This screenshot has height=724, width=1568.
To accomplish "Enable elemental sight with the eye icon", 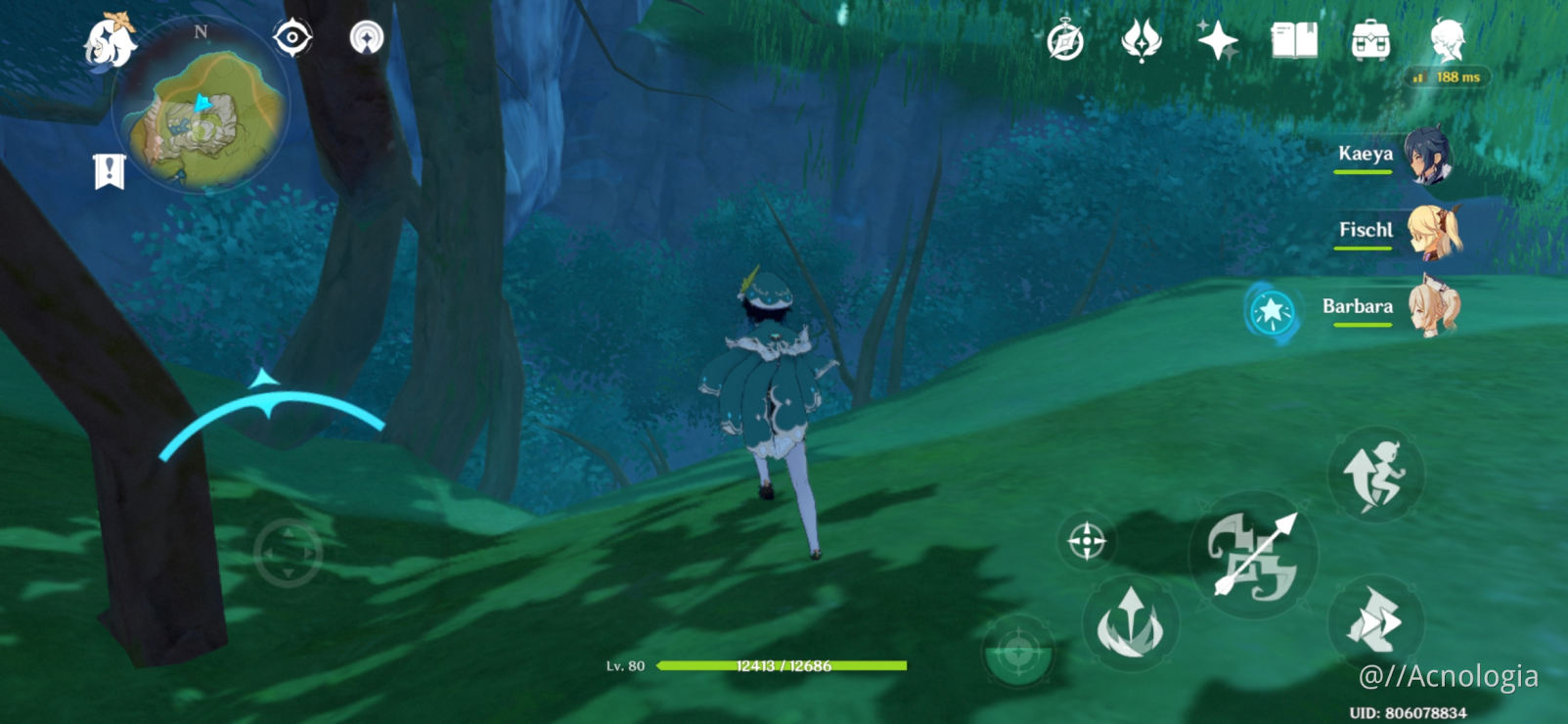I will [291, 39].
